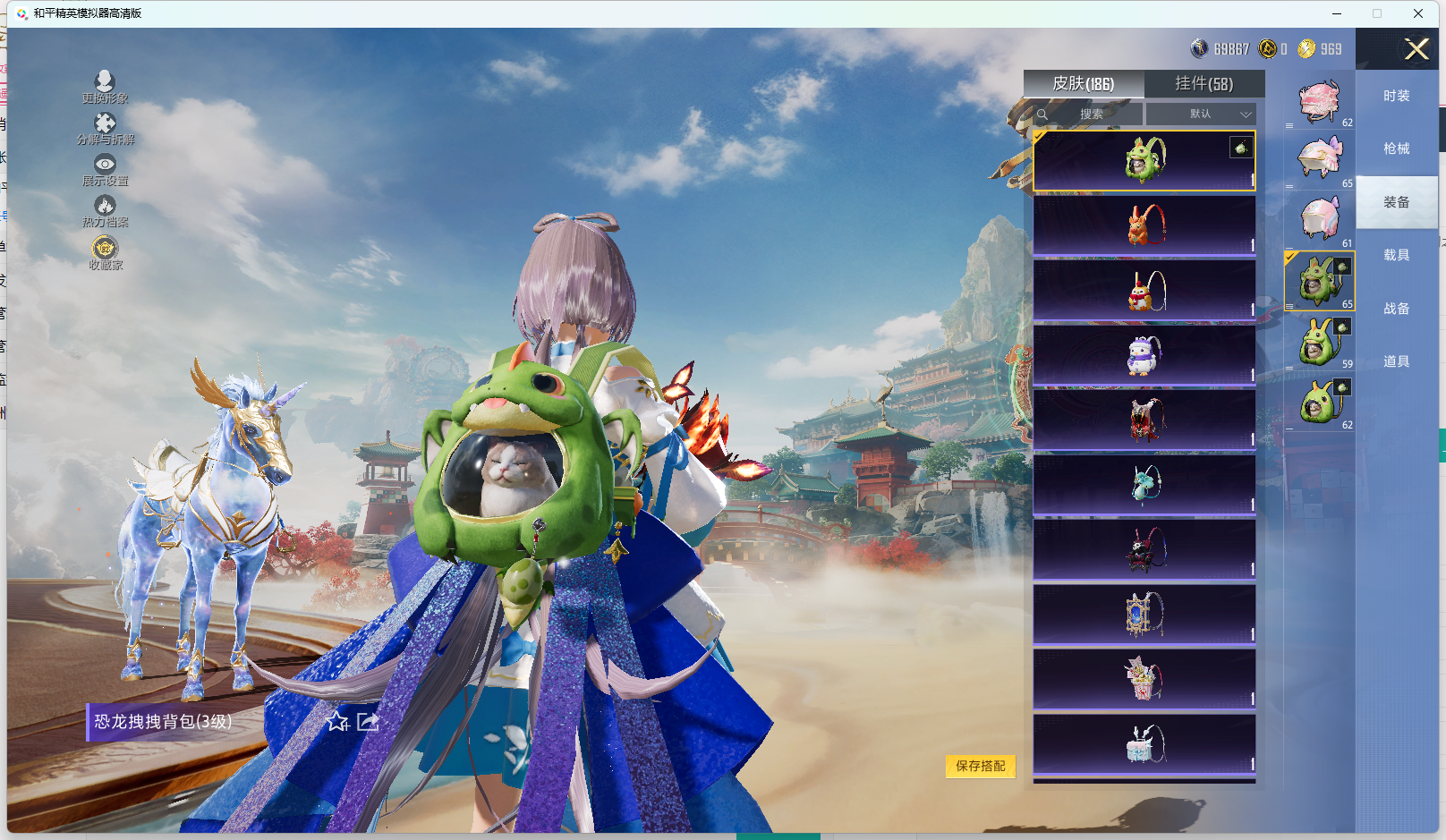
Task: Choose the 枪械 category
Action: (x=1396, y=148)
